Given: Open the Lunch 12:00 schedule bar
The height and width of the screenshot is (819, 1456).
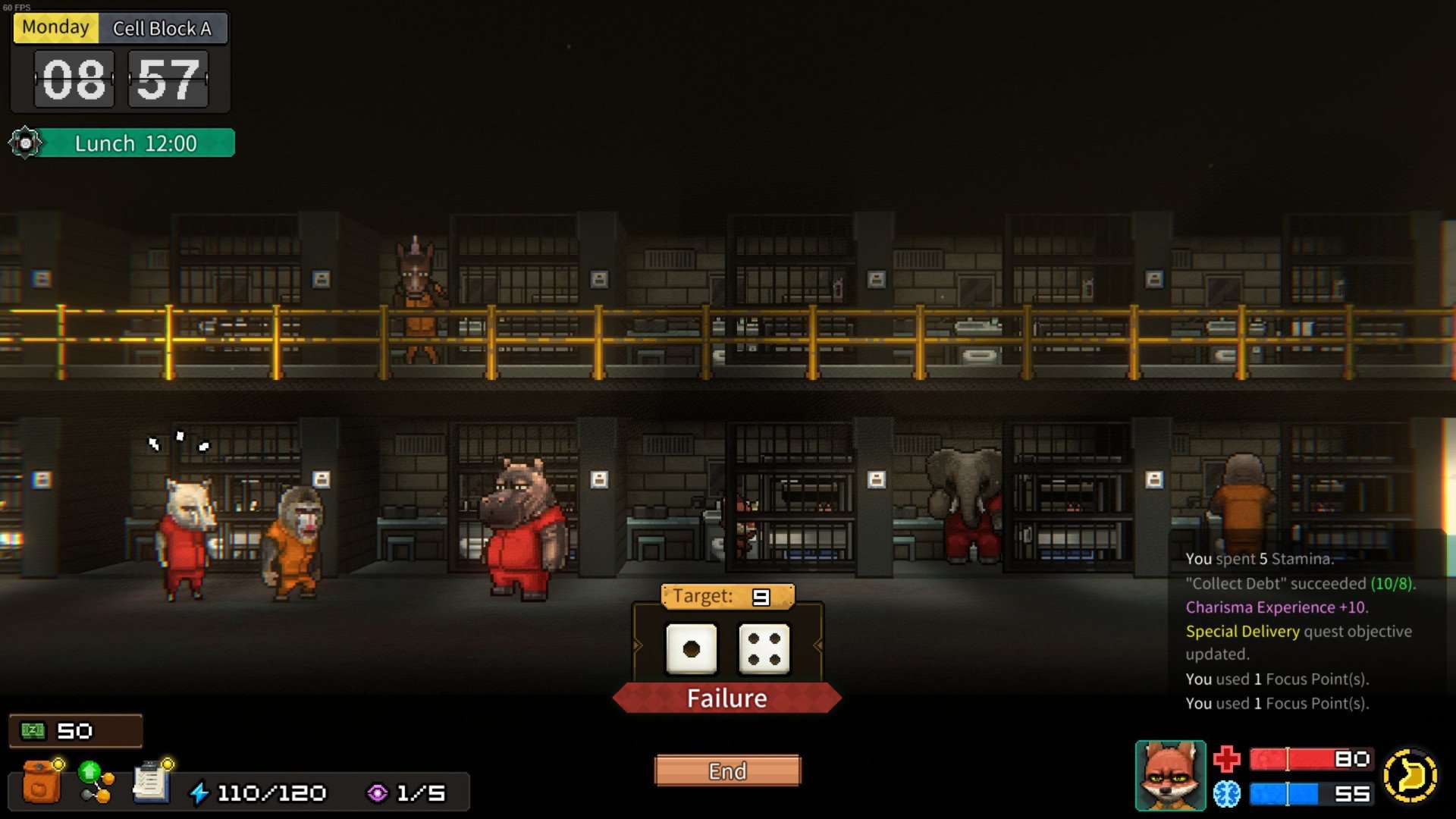Looking at the screenshot, I should tap(136, 143).
